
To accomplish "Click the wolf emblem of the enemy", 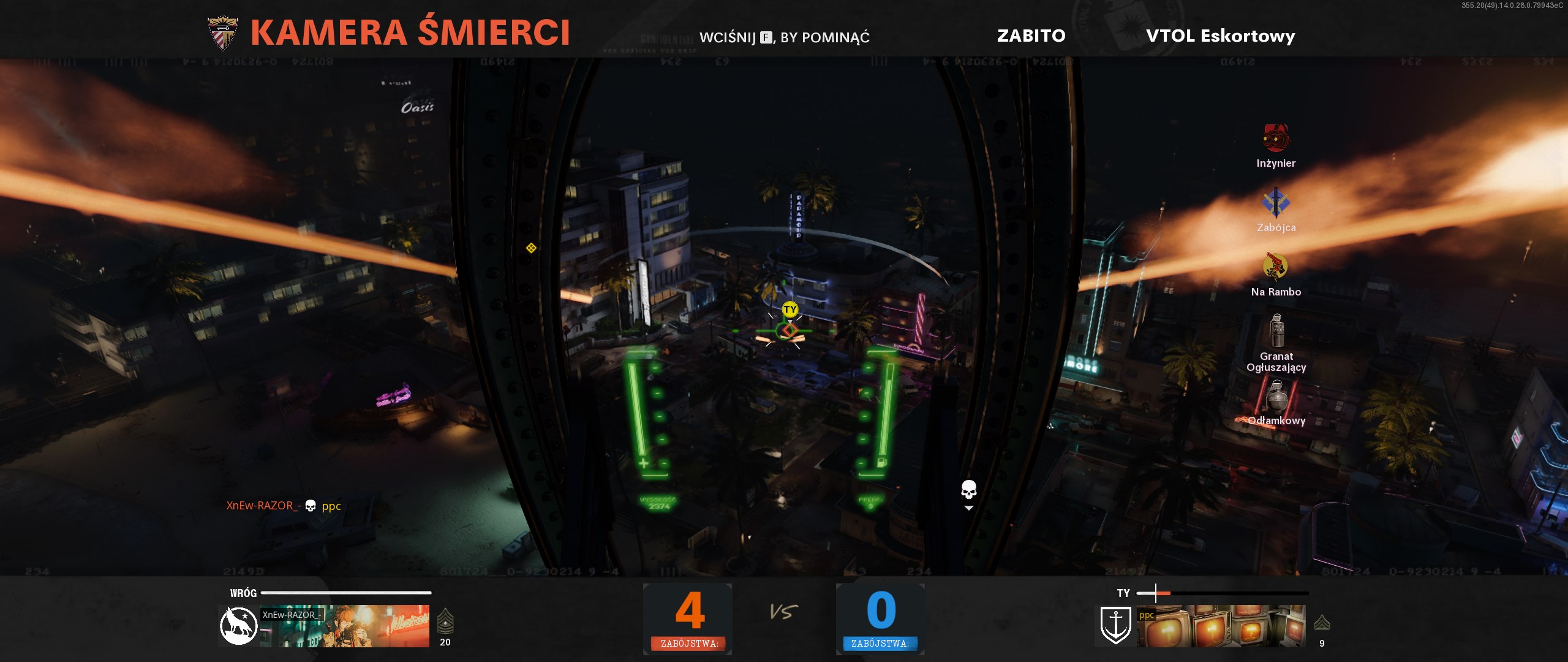I will [238, 626].
